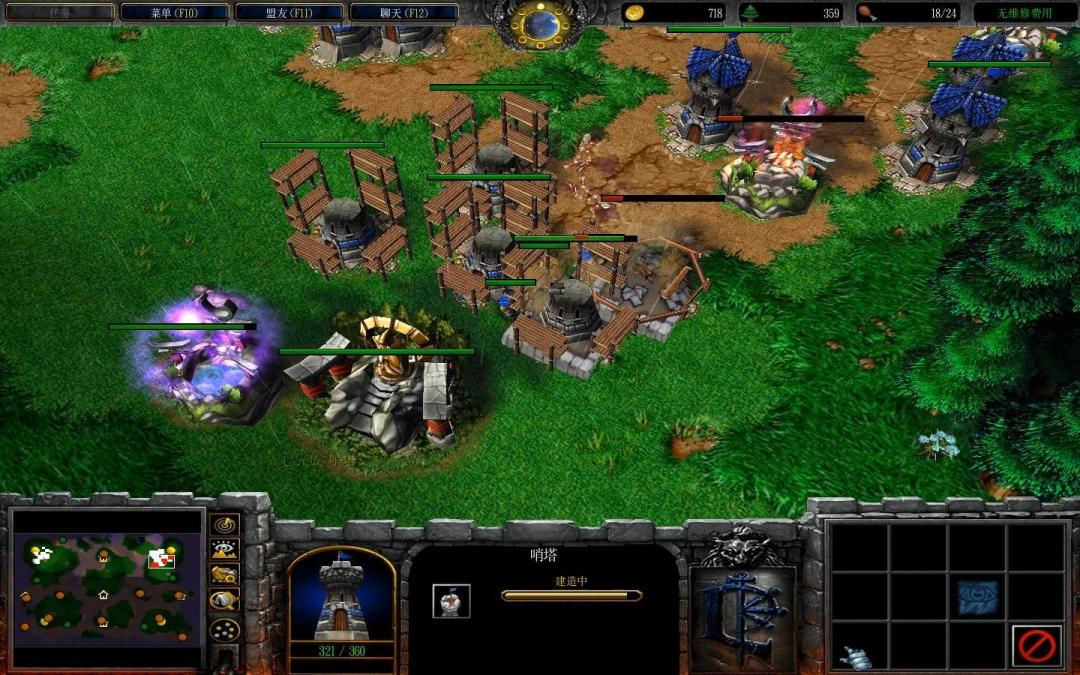
Task: Click the blue eye ability icon
Action: (977, 598)
